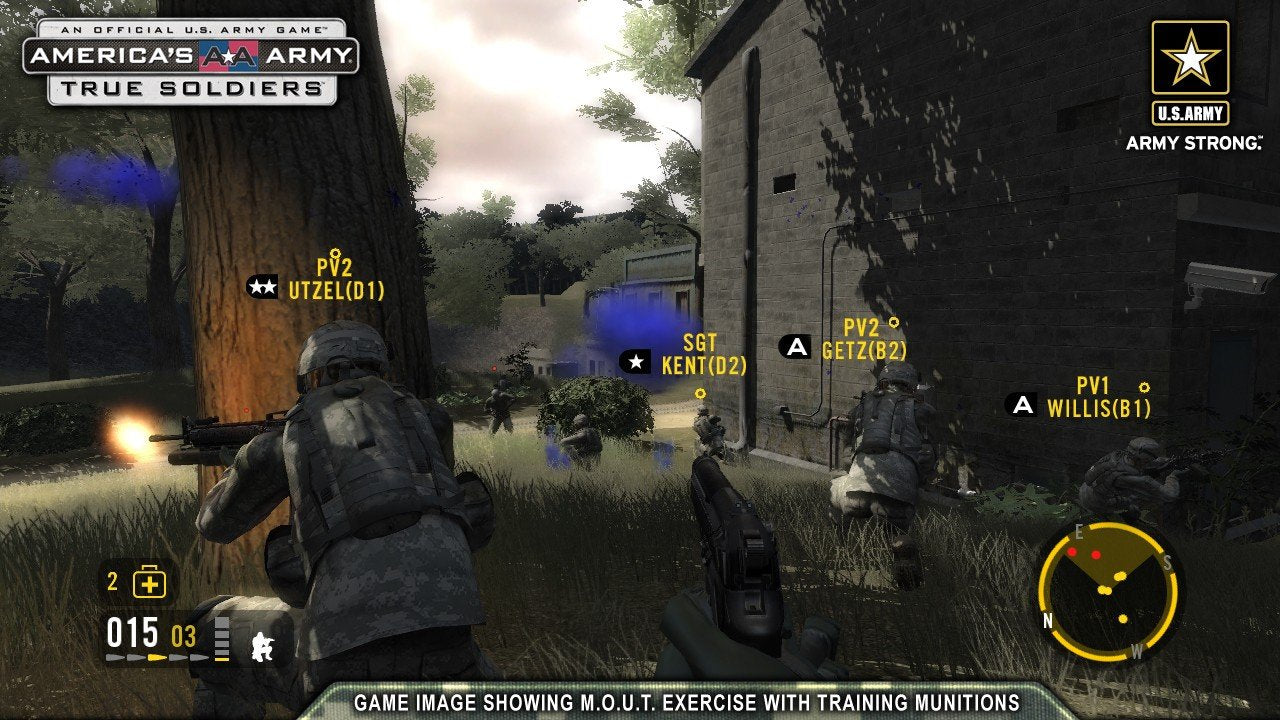
Task: Pick PV1 Willis squad marker
Action: pos(1021,405)
